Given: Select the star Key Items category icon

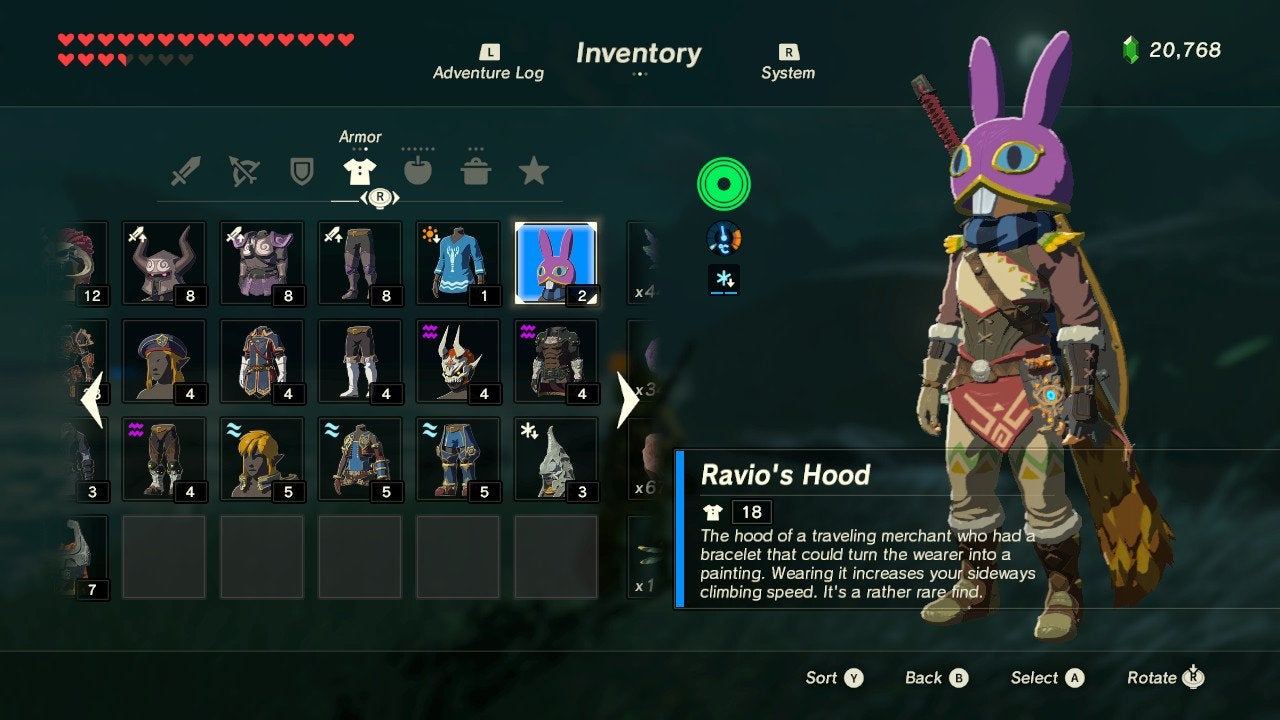Looking at the screenshot, I should click(535, 170).
